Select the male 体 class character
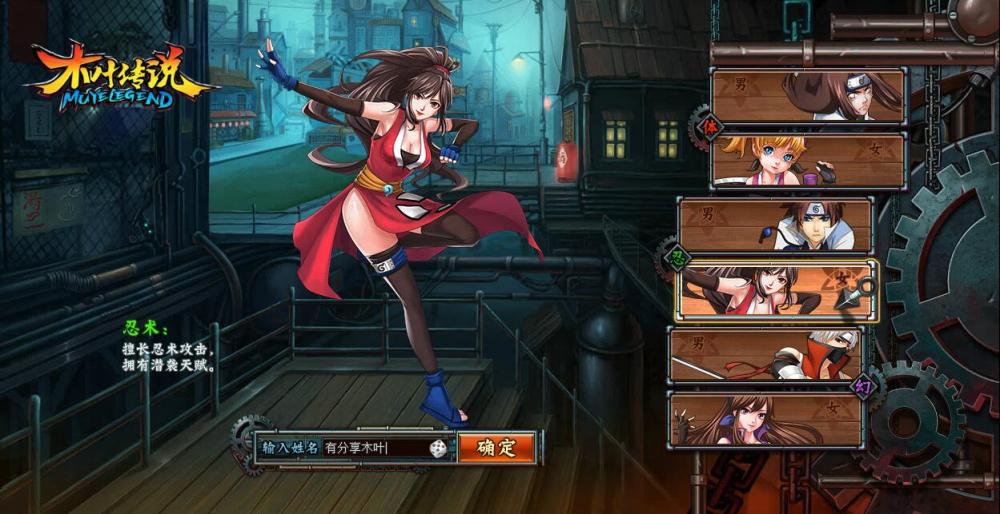The width and height of the screenshot is (1000, 514). [x=808, y=96]
